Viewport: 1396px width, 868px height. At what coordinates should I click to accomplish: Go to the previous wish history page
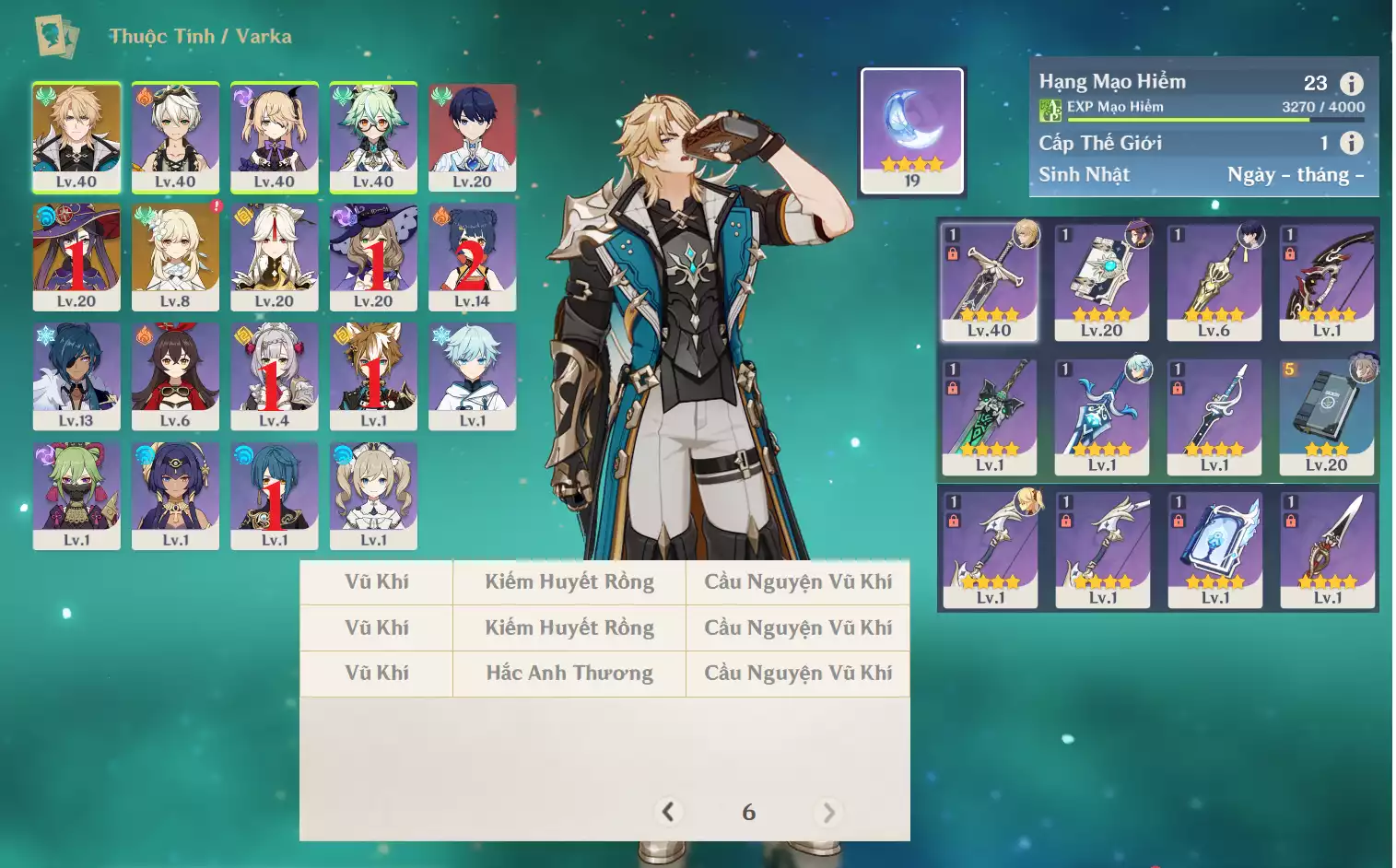pyautogui.click(x=668, y=812)
